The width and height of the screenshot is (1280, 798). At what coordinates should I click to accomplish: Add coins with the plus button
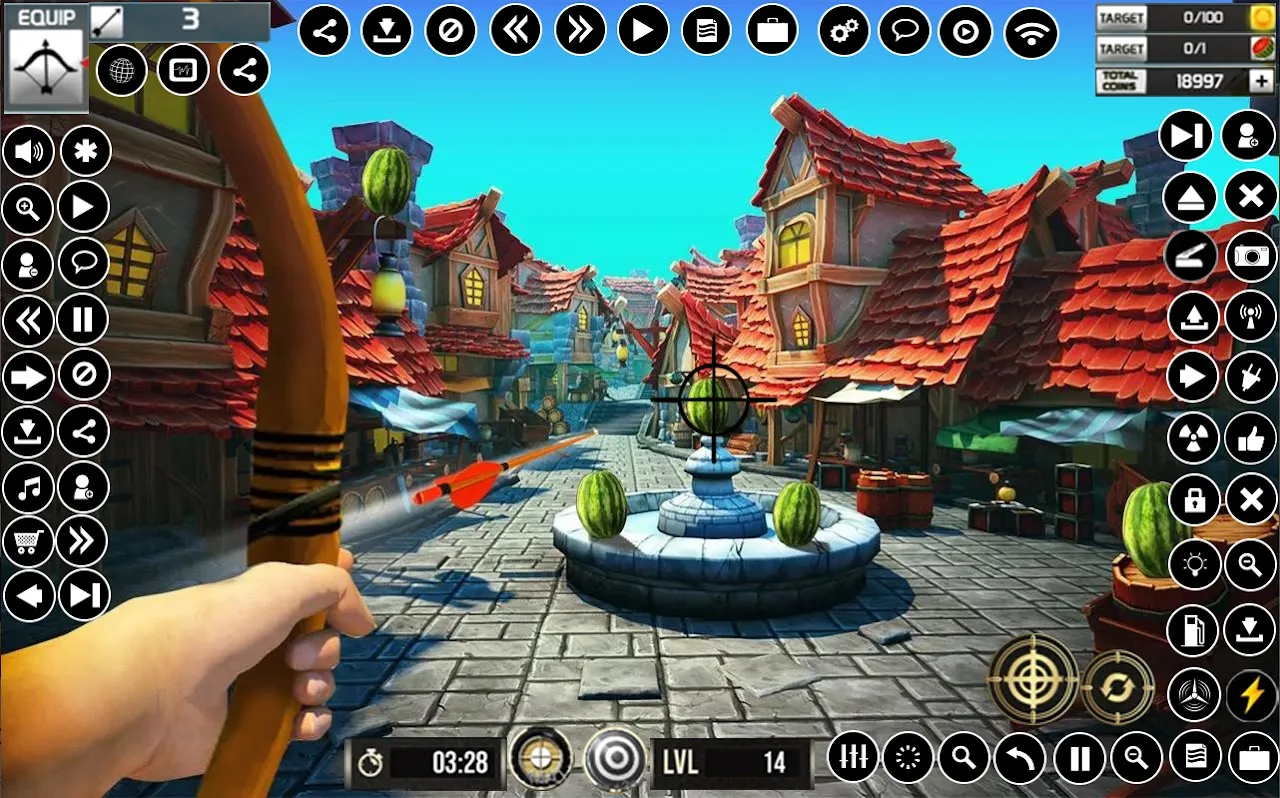pyautogui.click(x=1260, y=81)
